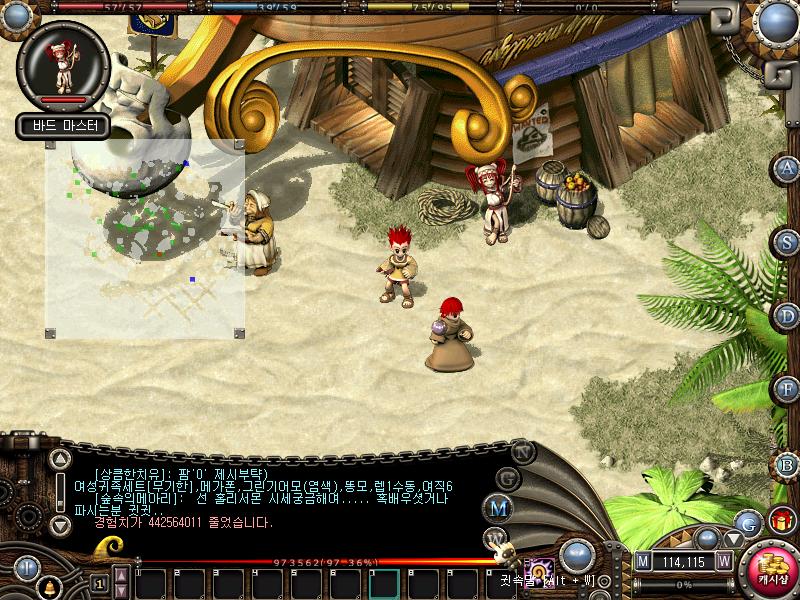
Task: Click the W button next to coordinates
Action: pyautogui.click(x=724, y=561)
